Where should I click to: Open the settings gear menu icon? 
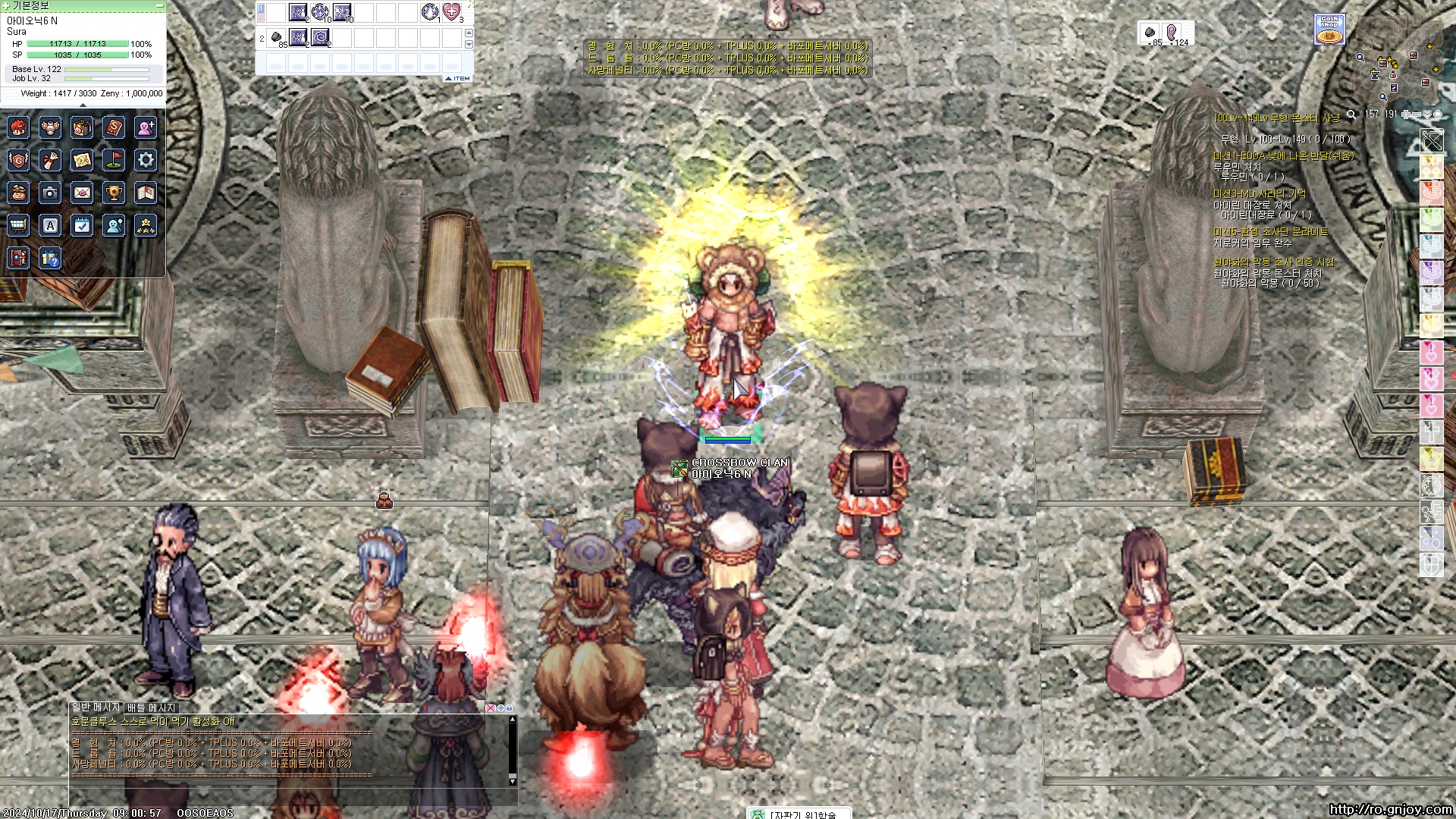coord(146,160)
